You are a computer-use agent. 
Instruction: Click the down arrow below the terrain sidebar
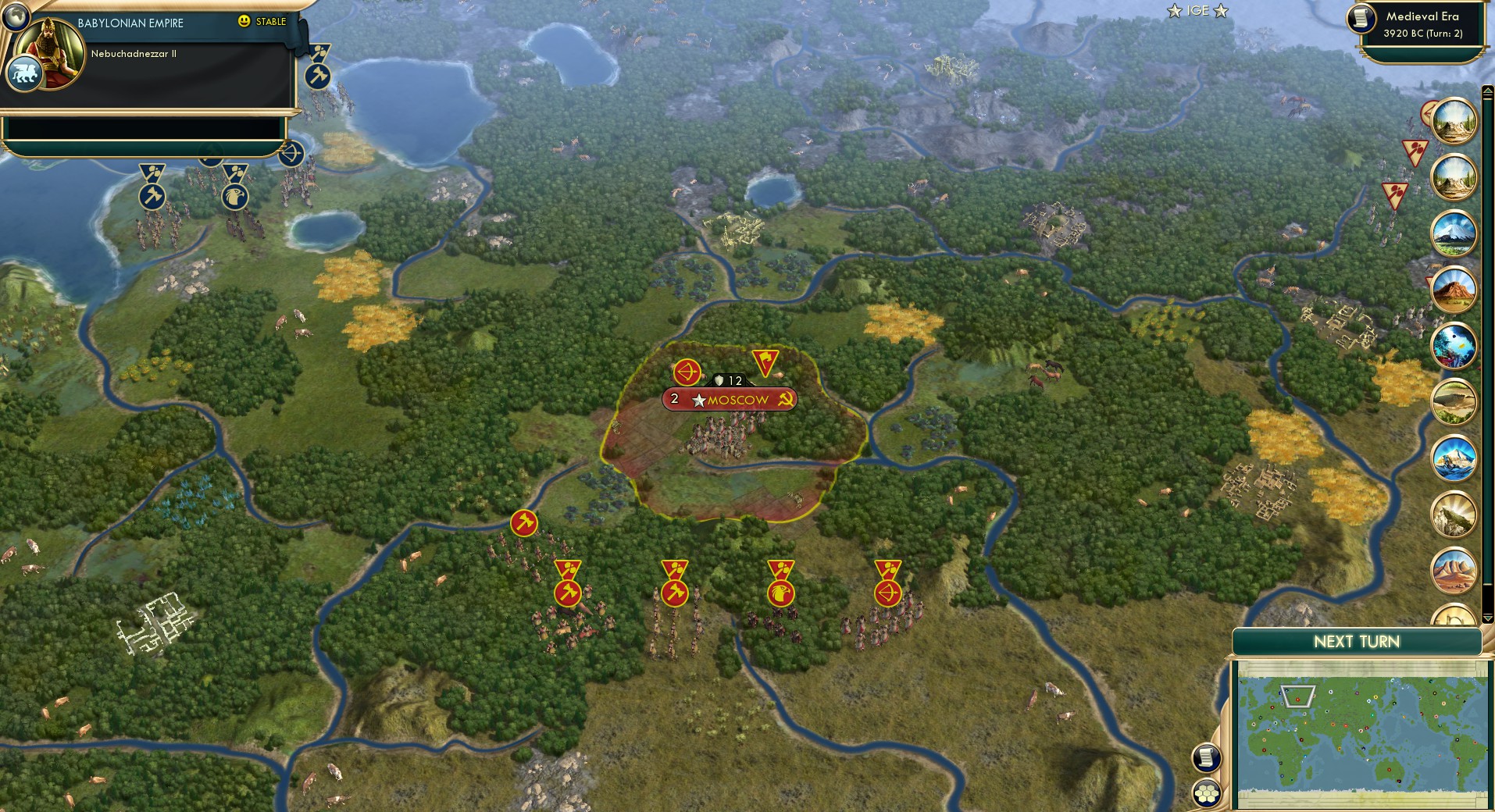click(x=1487, y=618)
